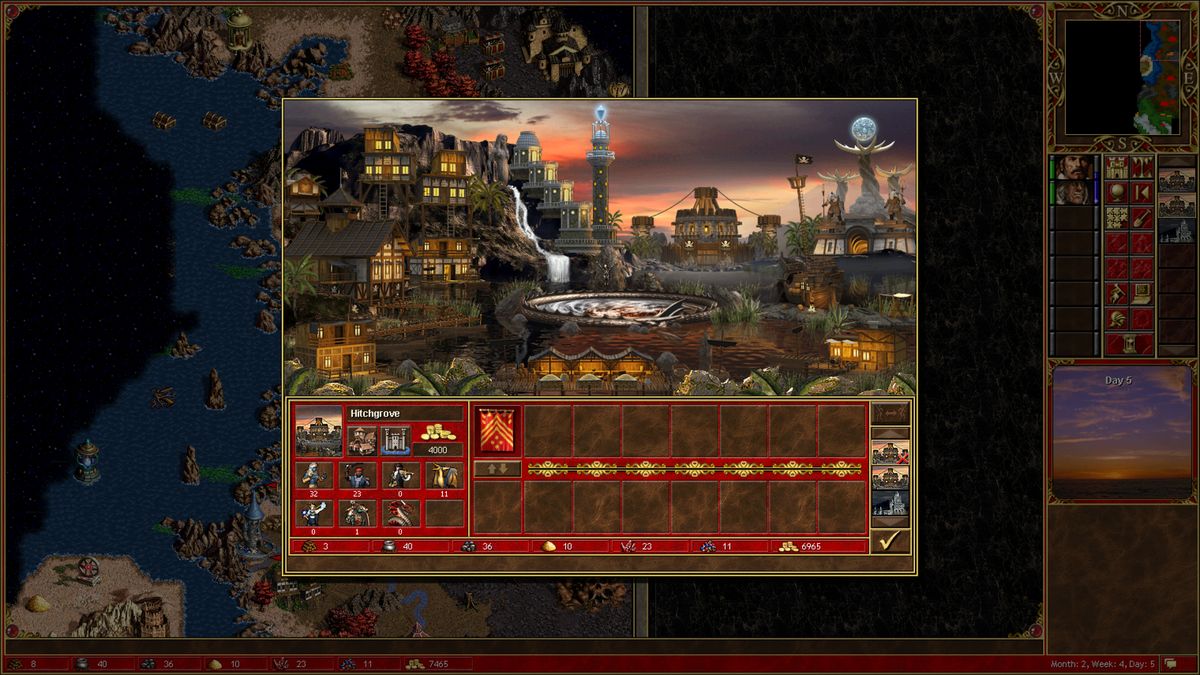Screen dimensions: 1200x675
Task: Click the horseman move hero button
Action: click(1116, 294)
